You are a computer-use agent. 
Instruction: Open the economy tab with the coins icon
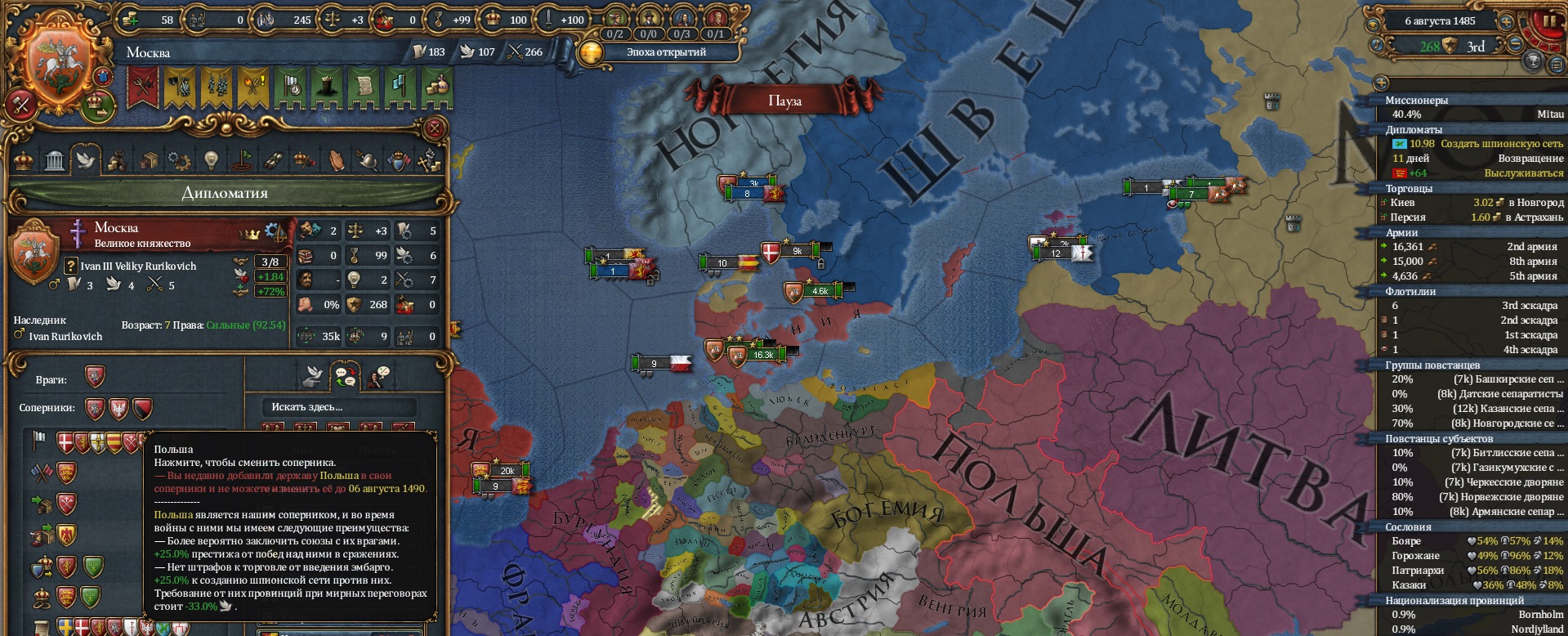117,160
